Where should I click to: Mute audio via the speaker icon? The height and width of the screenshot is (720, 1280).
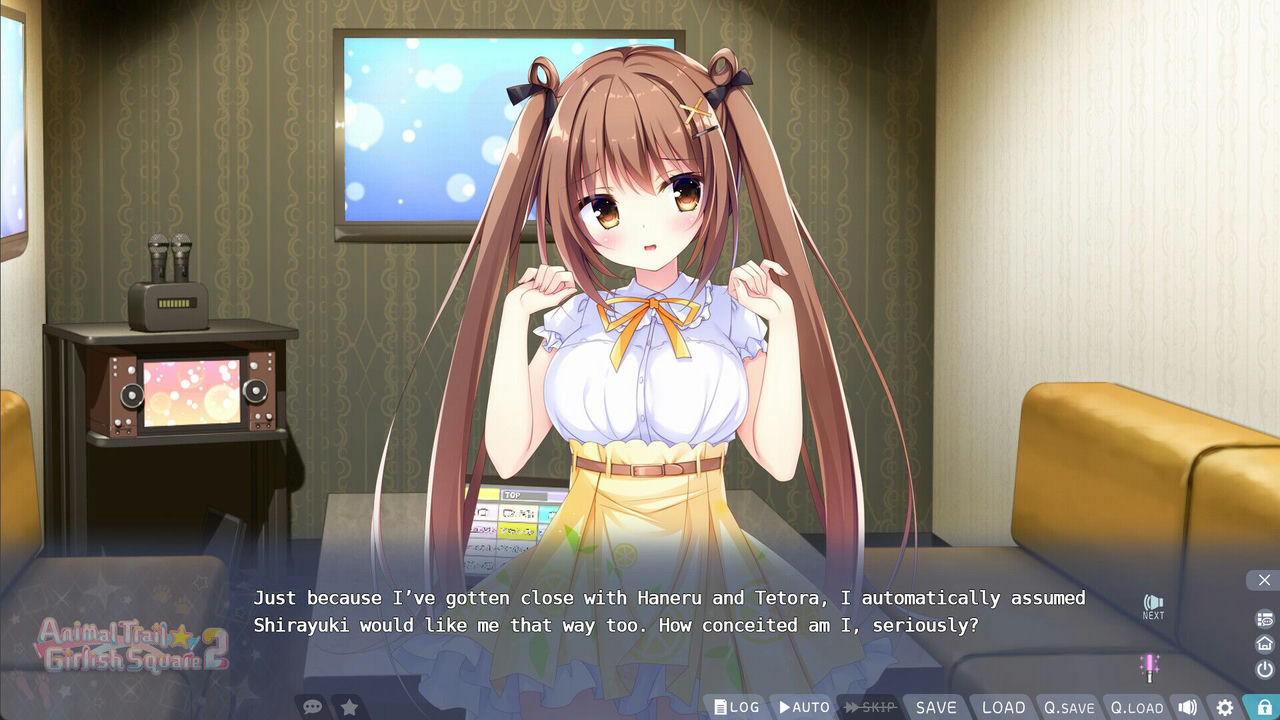(x=1189, y=707)
